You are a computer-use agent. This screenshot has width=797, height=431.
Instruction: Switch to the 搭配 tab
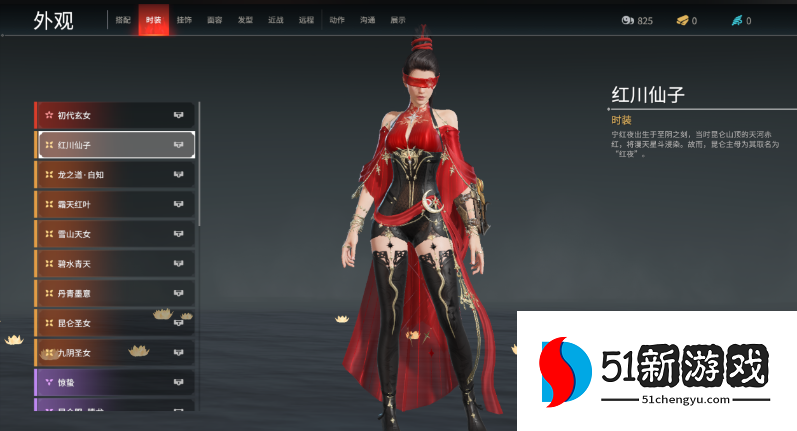[x=122, y=19]
